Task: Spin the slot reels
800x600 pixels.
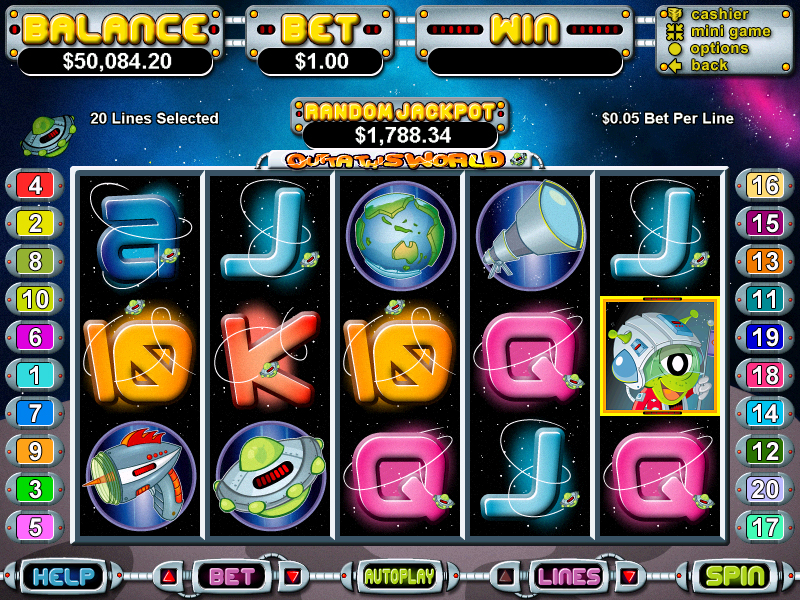Action: (x=735, y=576)
